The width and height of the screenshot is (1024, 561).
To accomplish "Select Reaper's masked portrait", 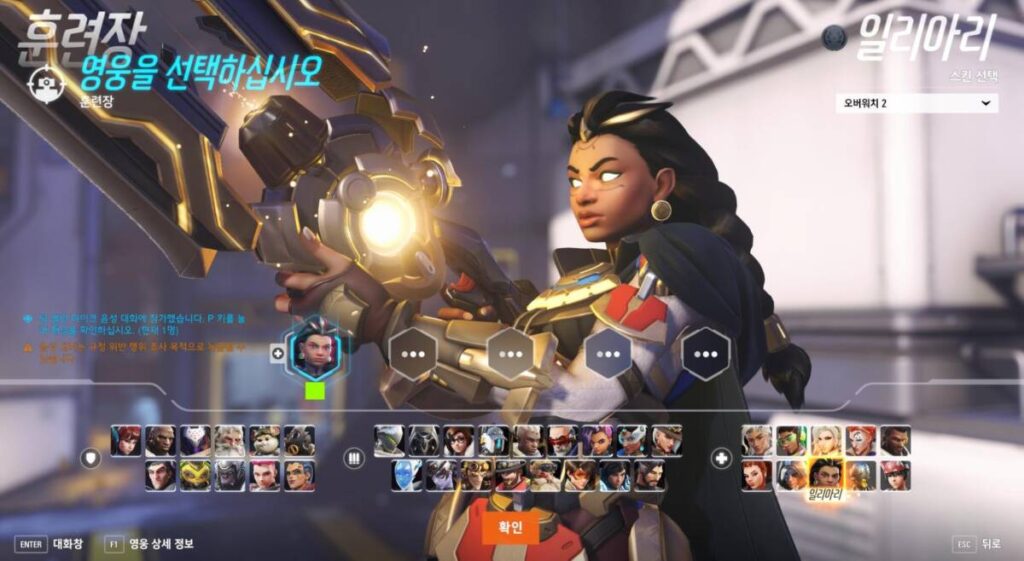I will [424, 441].
